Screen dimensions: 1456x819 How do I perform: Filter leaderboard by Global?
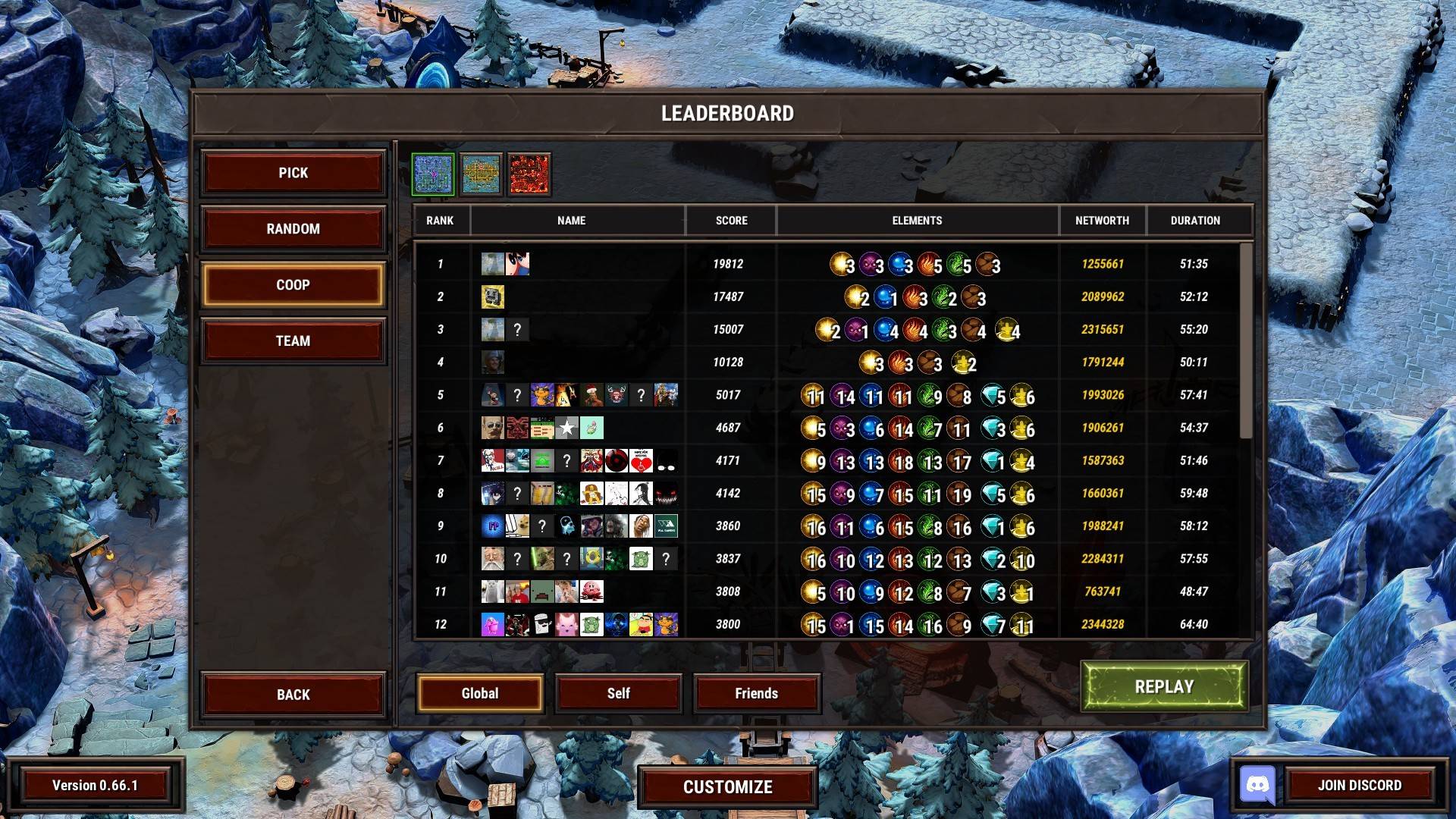480,693
